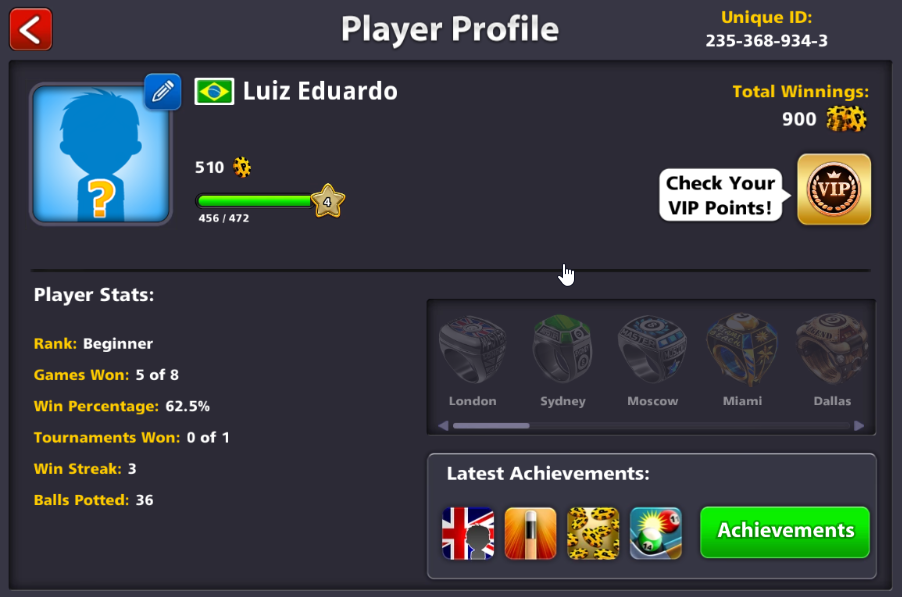View the British flag achievement

[x=468, y=532]
